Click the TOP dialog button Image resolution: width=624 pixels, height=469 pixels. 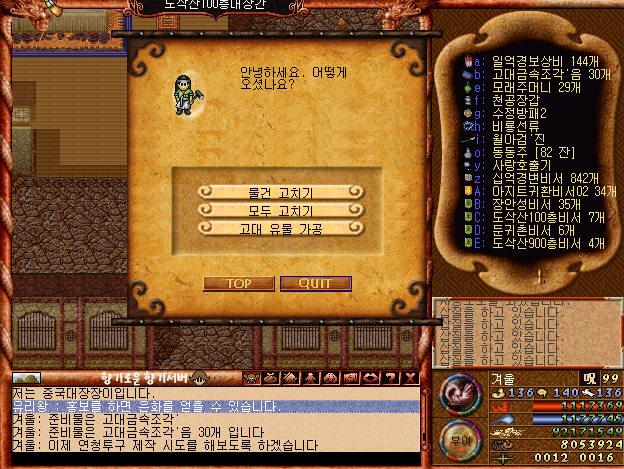pos(238,283)
